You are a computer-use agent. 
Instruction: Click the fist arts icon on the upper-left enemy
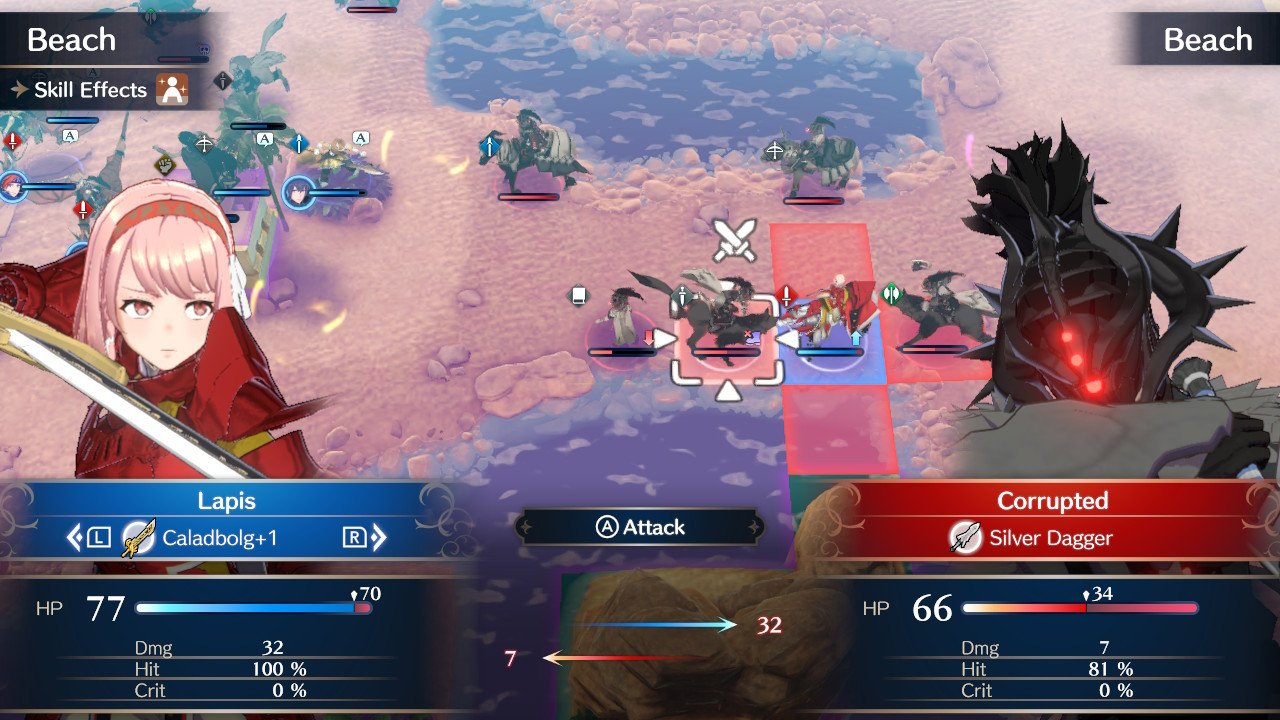pyautogui.click(x=163, y=165)
